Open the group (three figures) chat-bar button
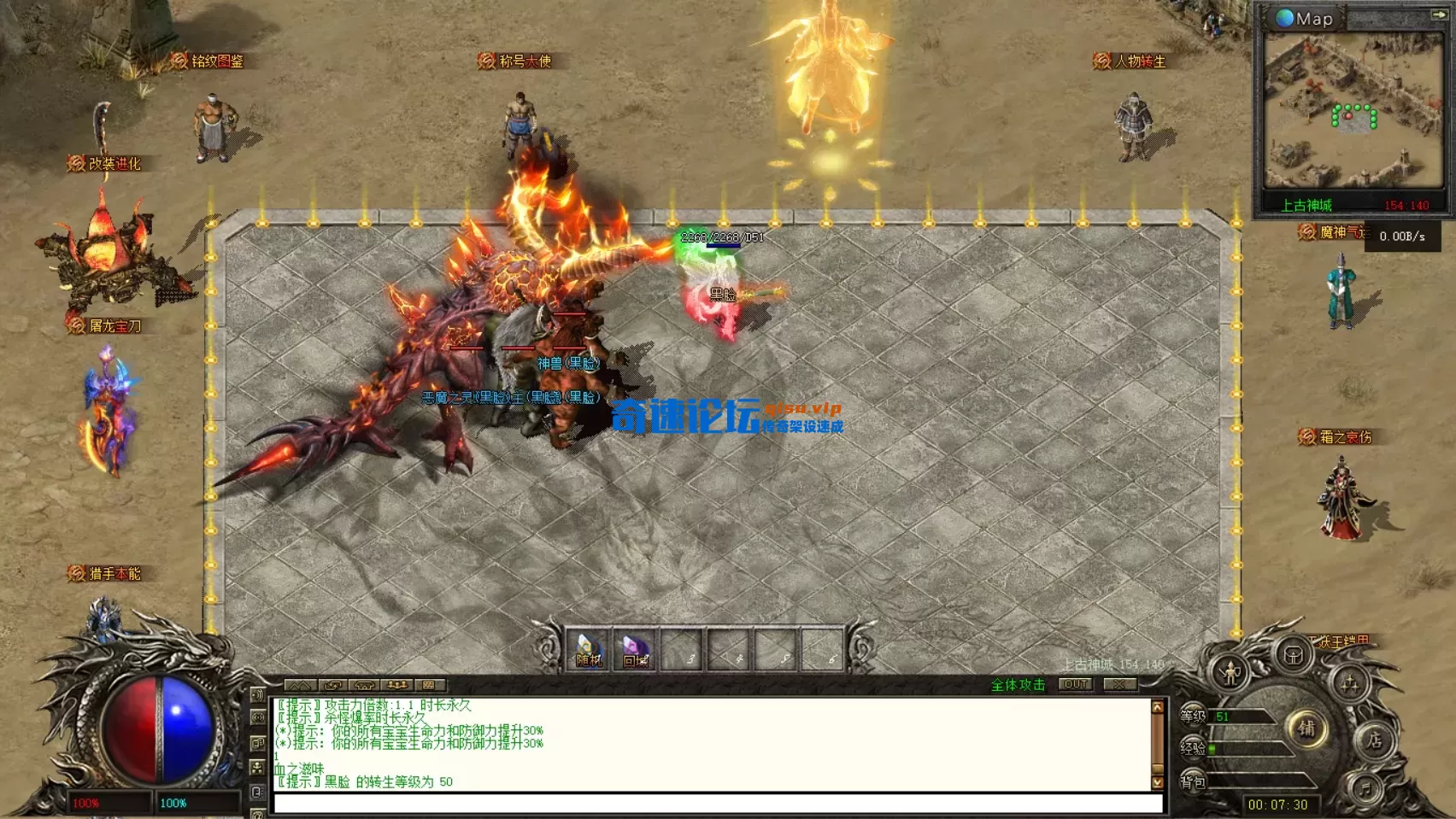The image size is (1456, 819). pos(396,685)
